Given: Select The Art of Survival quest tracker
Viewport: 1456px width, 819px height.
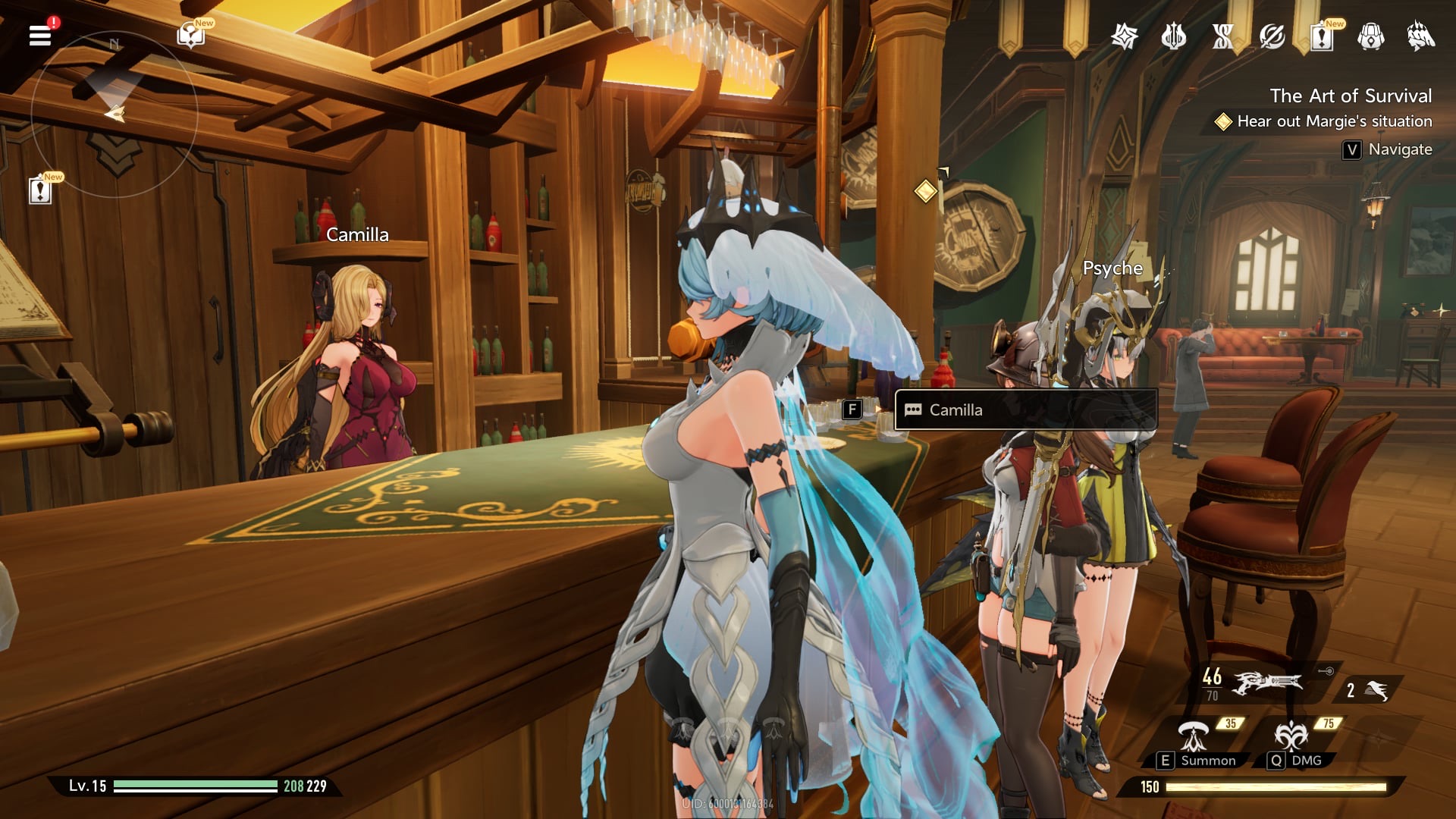Looking at the screenshot, I should point(1351,96).
